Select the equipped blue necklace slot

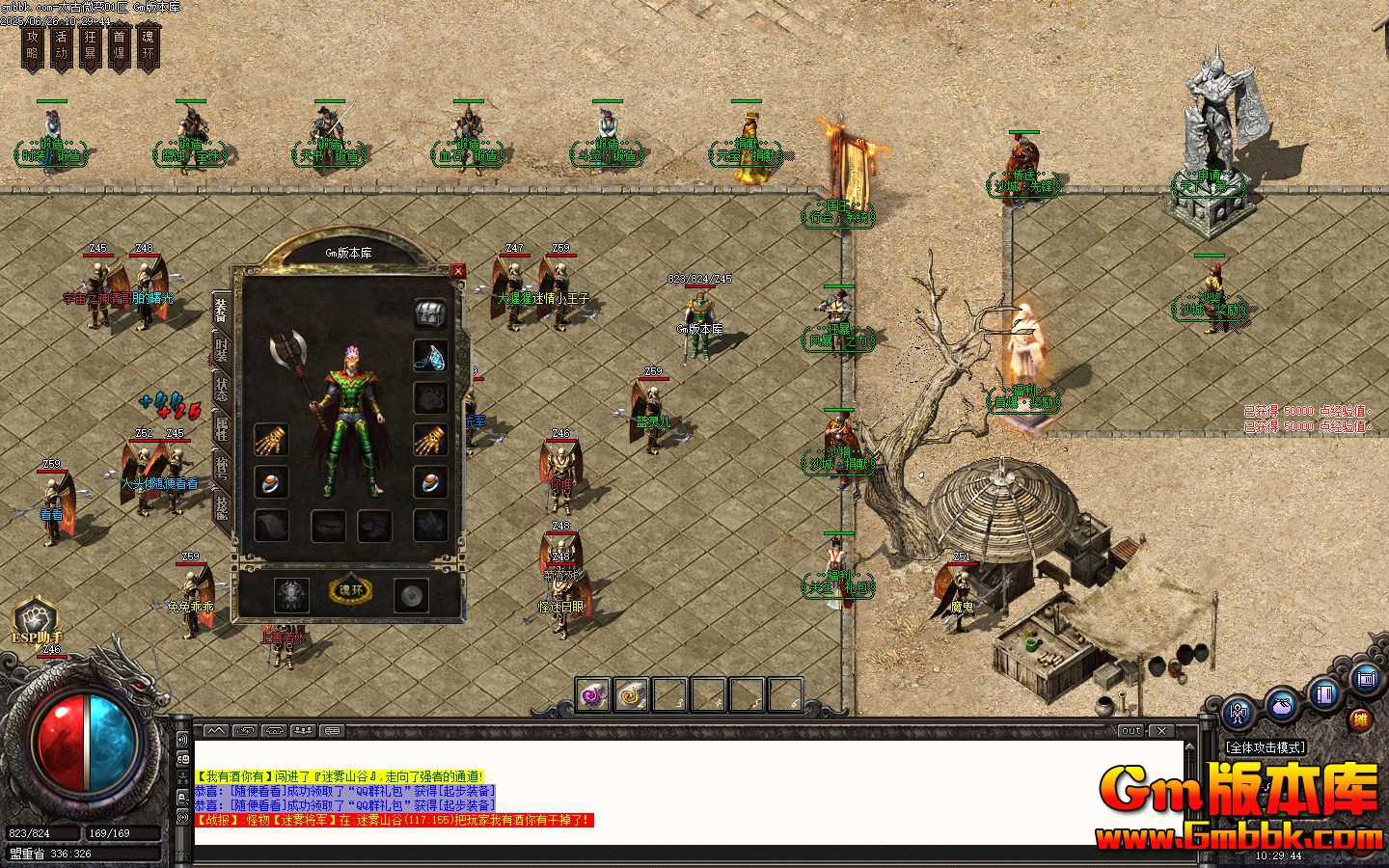[430, 356]
